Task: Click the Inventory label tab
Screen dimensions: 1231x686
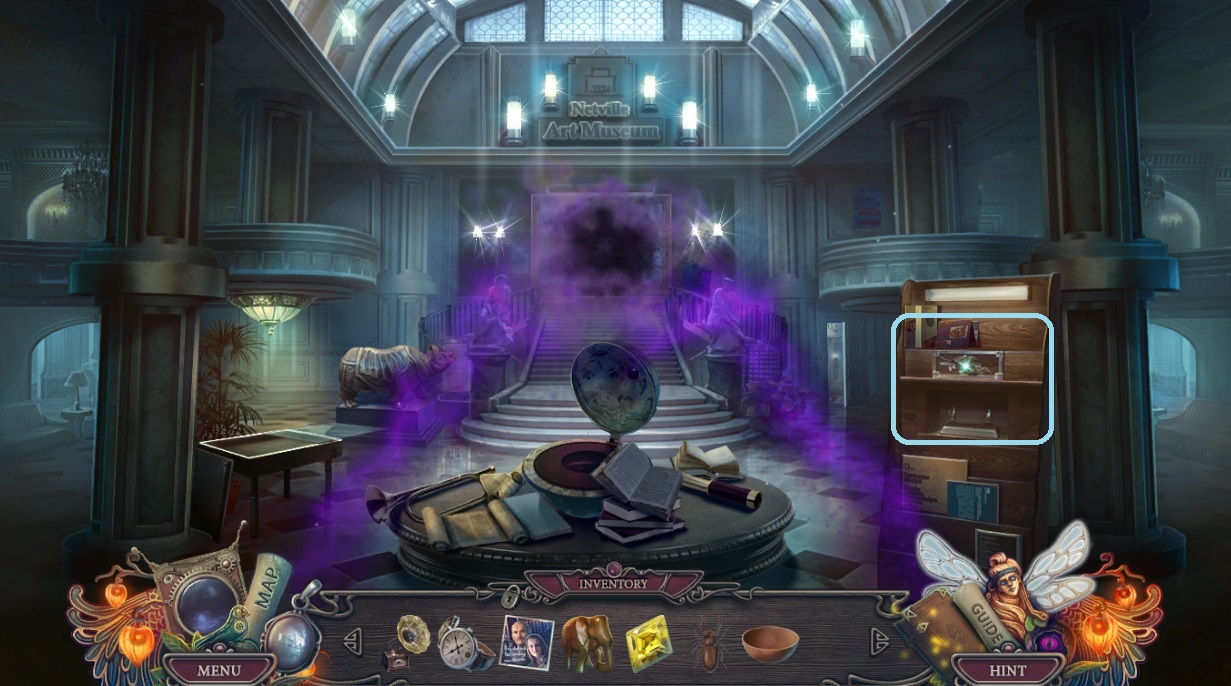Action: point(613,583)
